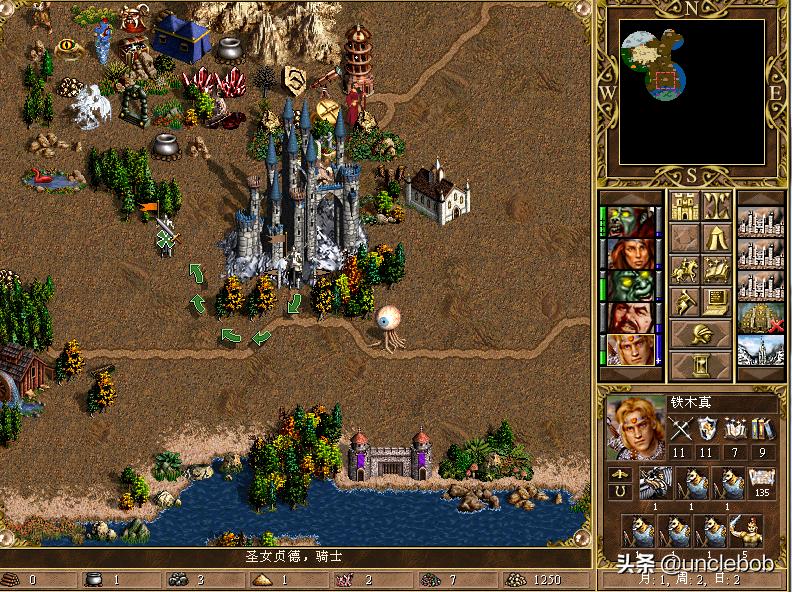Open the Kingdom Overview castle button
Screen dimensions: 792x592
click(x=685, y=207)
